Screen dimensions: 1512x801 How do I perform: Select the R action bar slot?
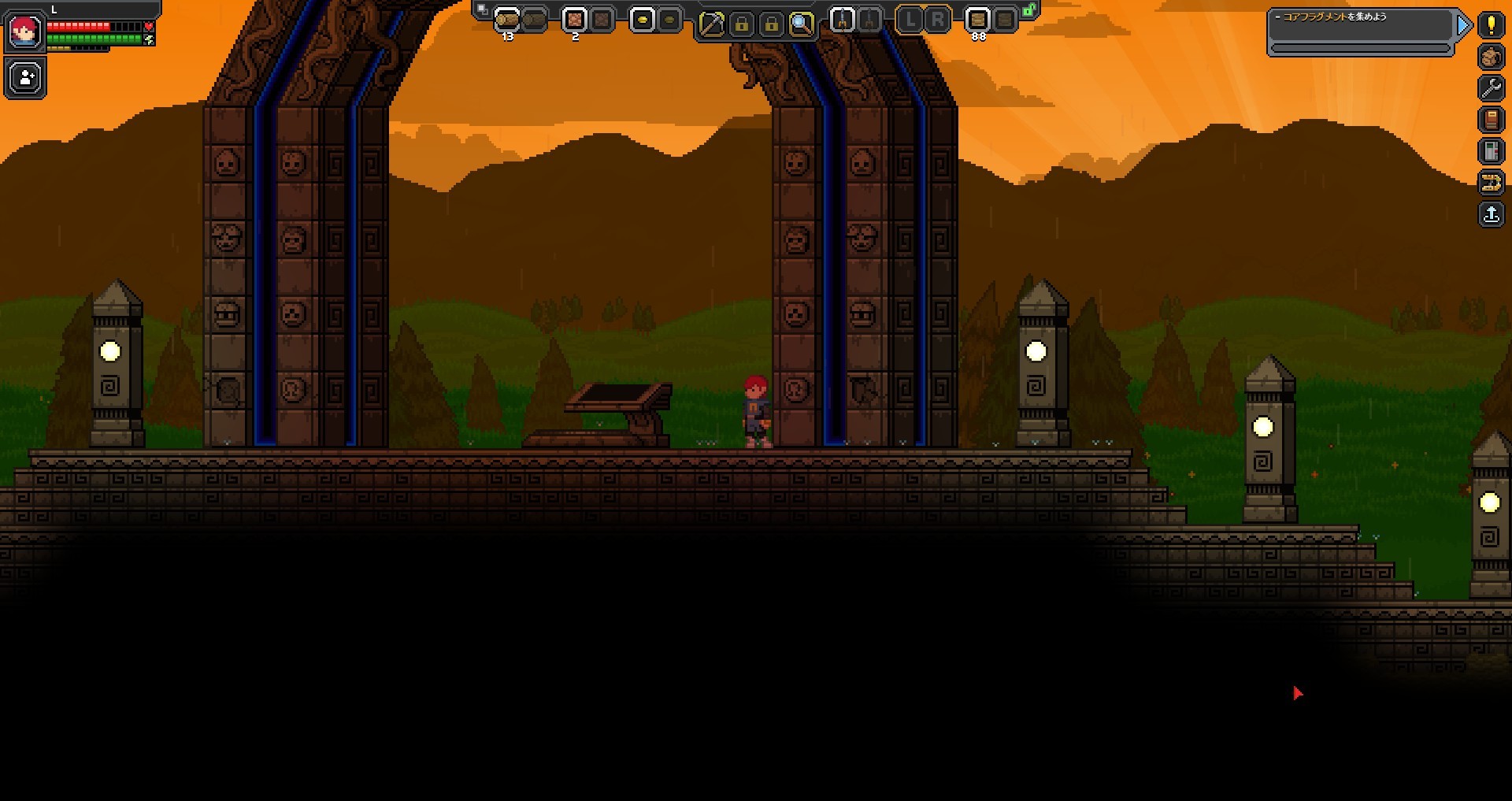pyautogui.click(x=937, y=21)
